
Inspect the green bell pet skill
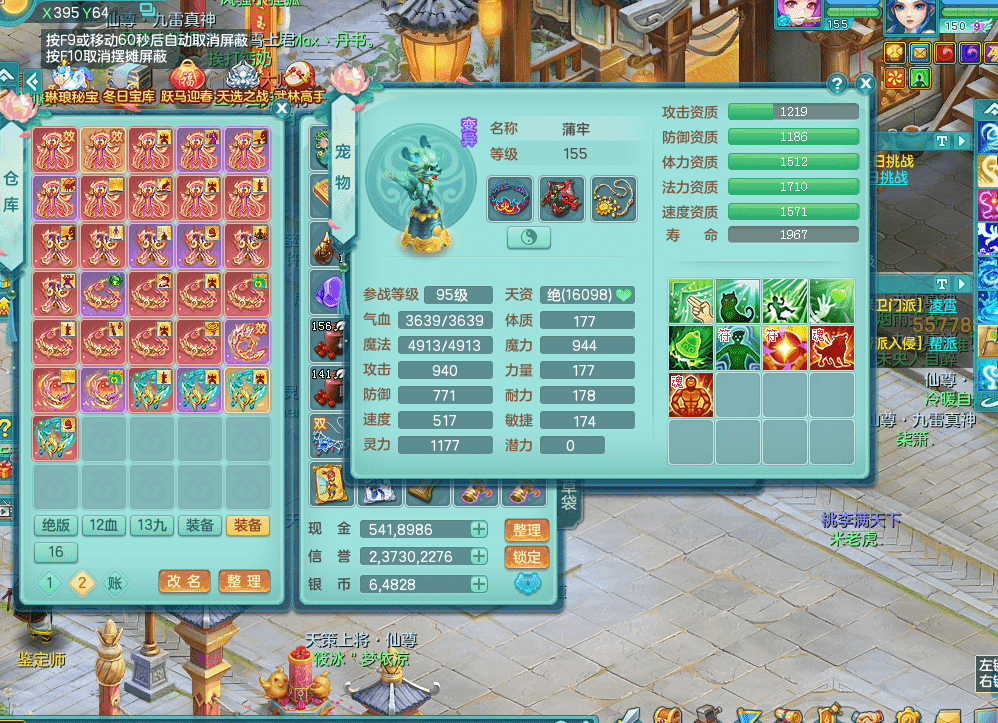click(x=691, y=348)
